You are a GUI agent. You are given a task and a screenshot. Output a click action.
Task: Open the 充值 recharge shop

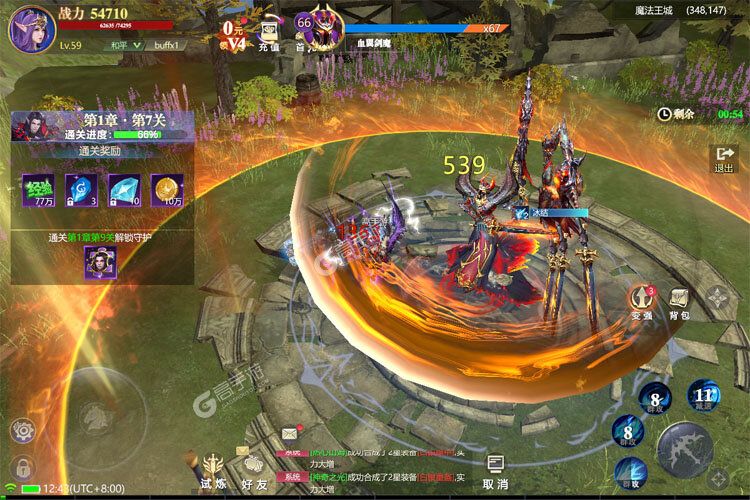(269, 35)
